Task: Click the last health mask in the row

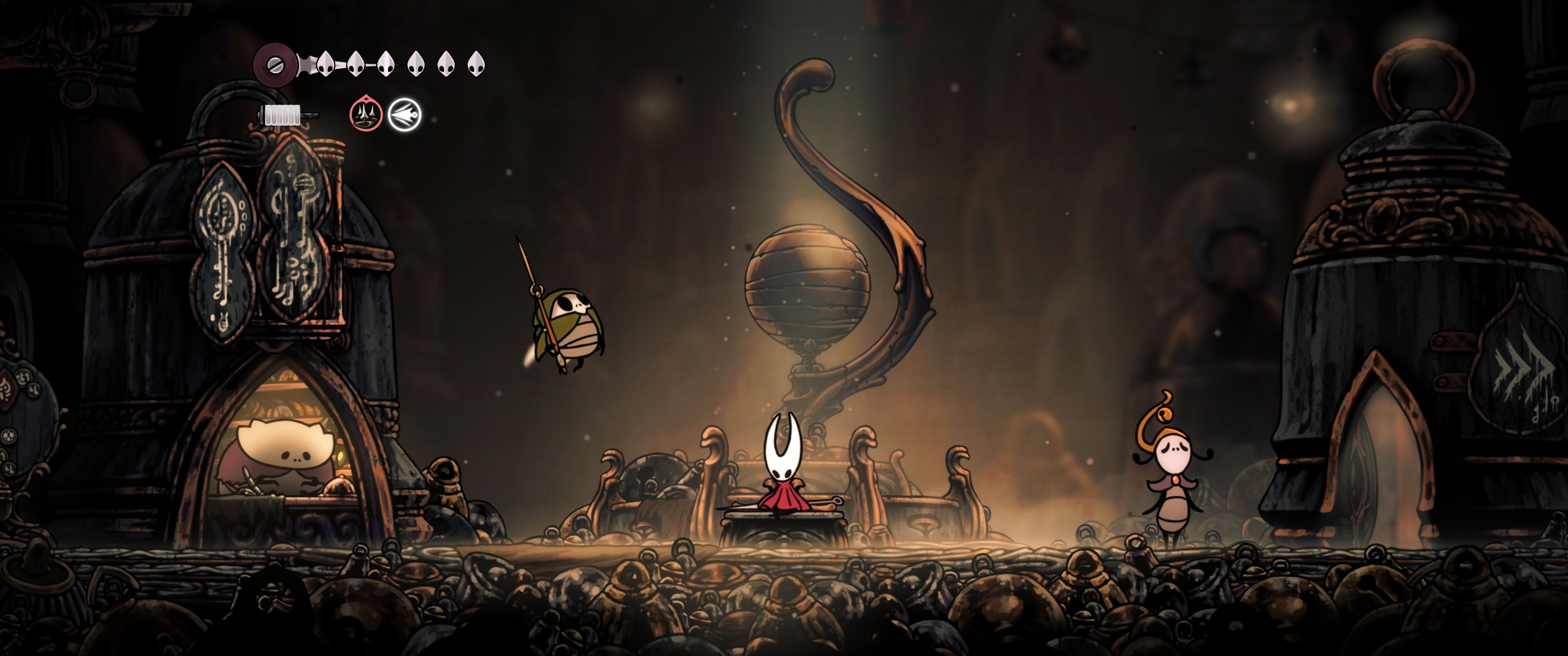Action: point(476,65)
